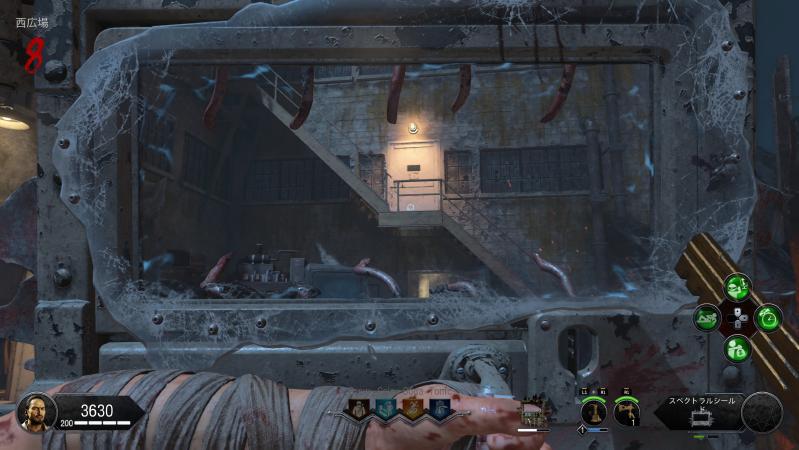
Task: Click the round special weapon charge icon
Action: [x=762, y=411]
